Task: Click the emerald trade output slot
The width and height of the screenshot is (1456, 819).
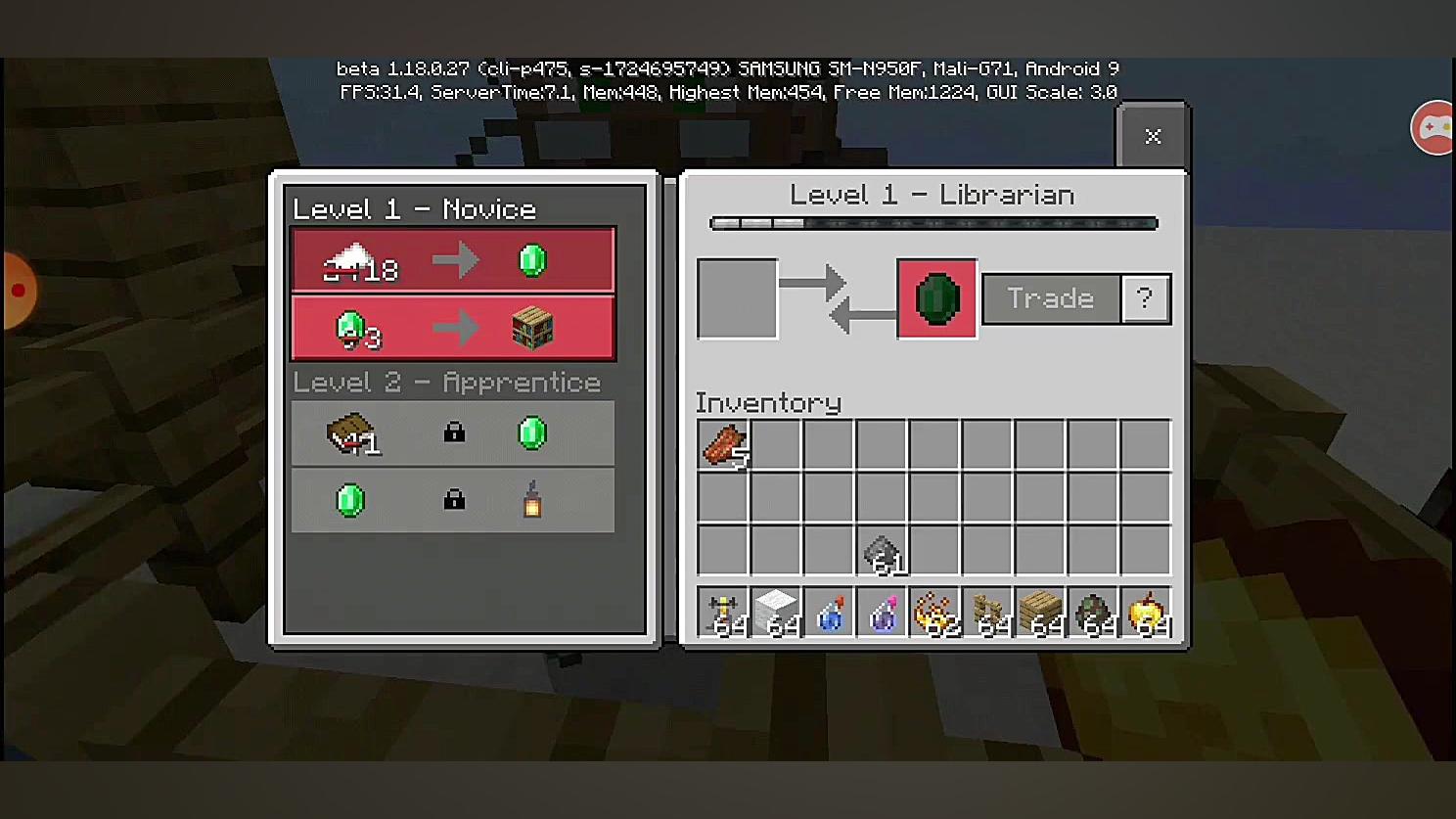Action: click(x=936, y=298)
